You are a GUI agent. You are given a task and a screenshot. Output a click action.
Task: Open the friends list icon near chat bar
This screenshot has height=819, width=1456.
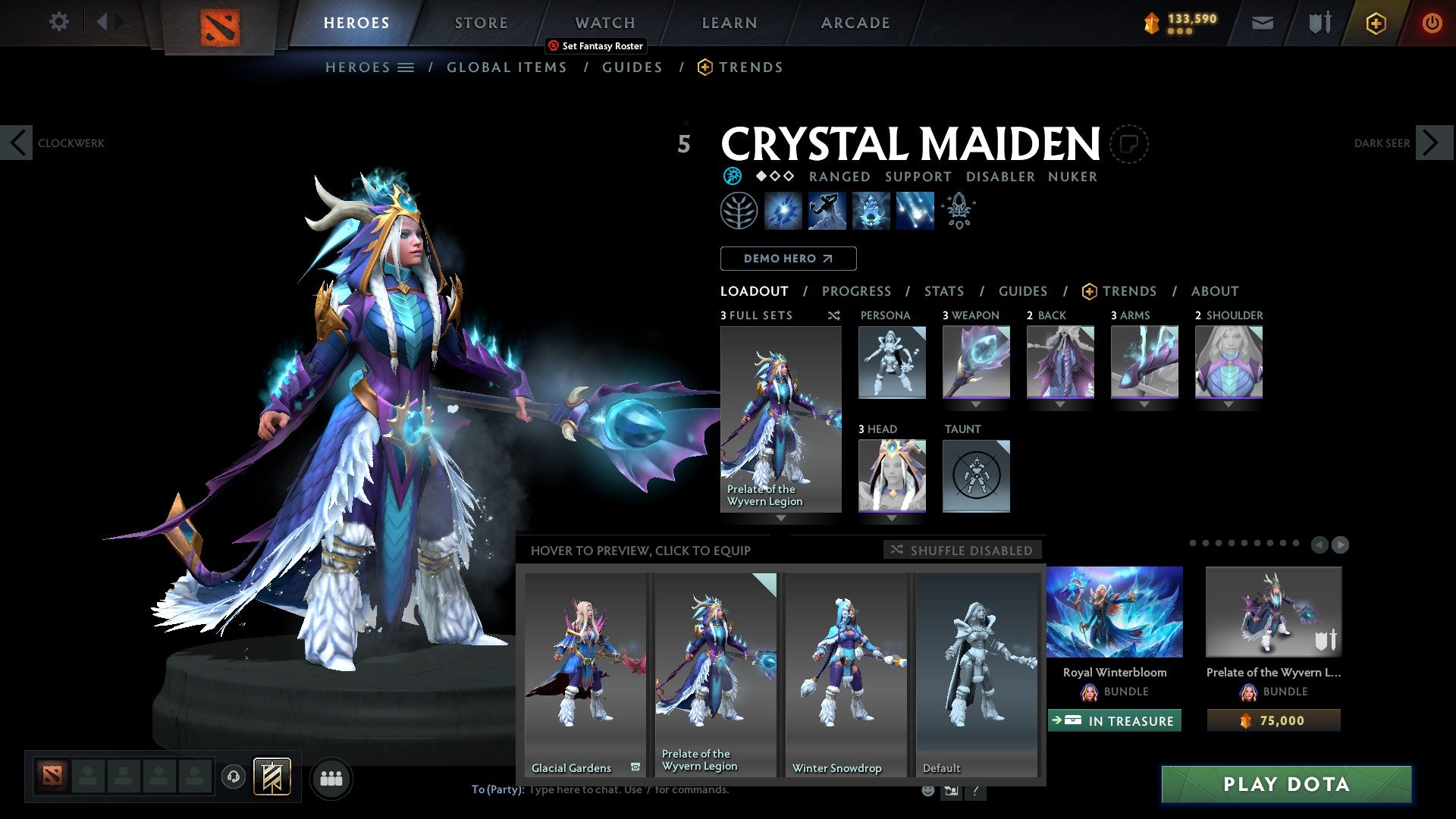[331, 778]
